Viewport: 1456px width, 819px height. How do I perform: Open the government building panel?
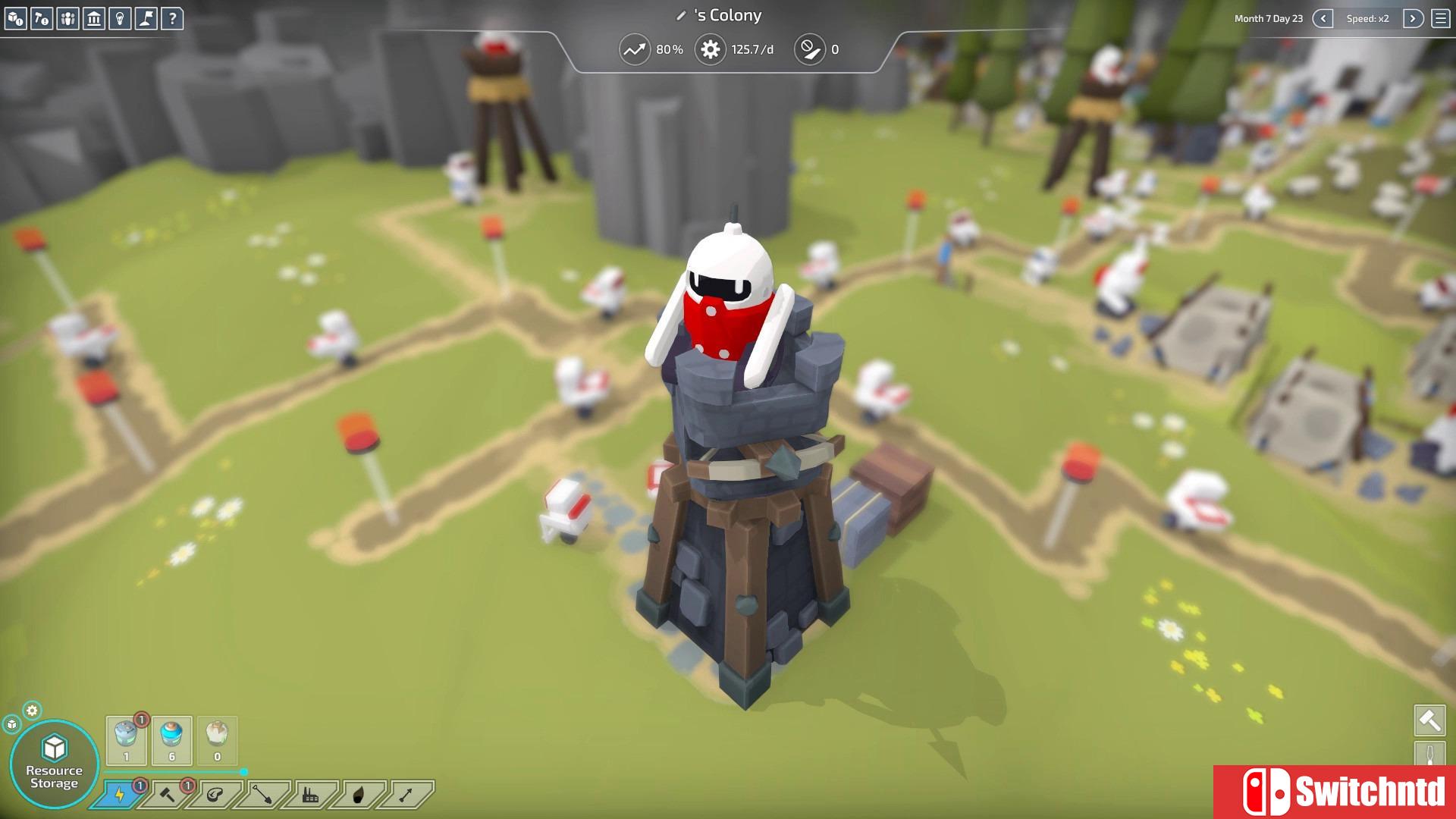93,16
